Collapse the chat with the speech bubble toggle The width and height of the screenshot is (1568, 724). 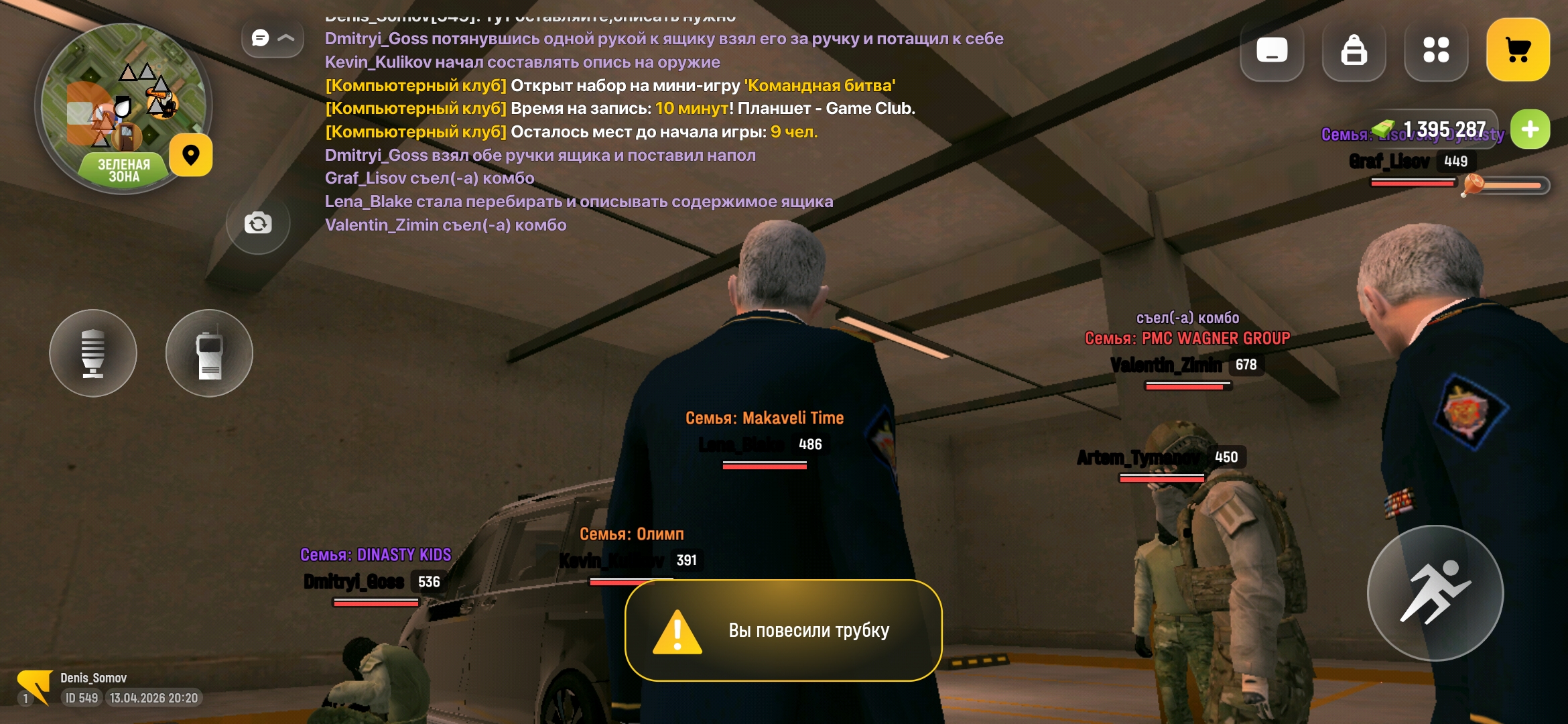272,38
